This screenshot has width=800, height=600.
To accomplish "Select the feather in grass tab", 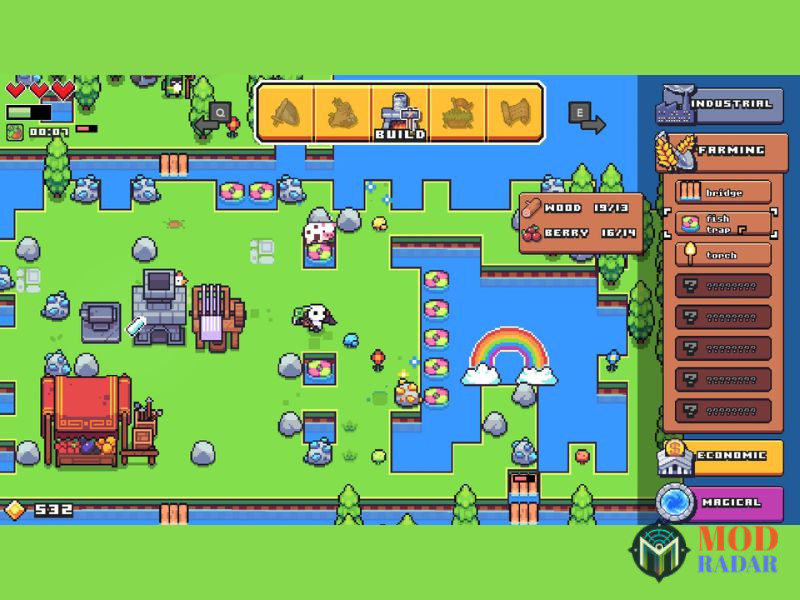I will coord(457,113).
